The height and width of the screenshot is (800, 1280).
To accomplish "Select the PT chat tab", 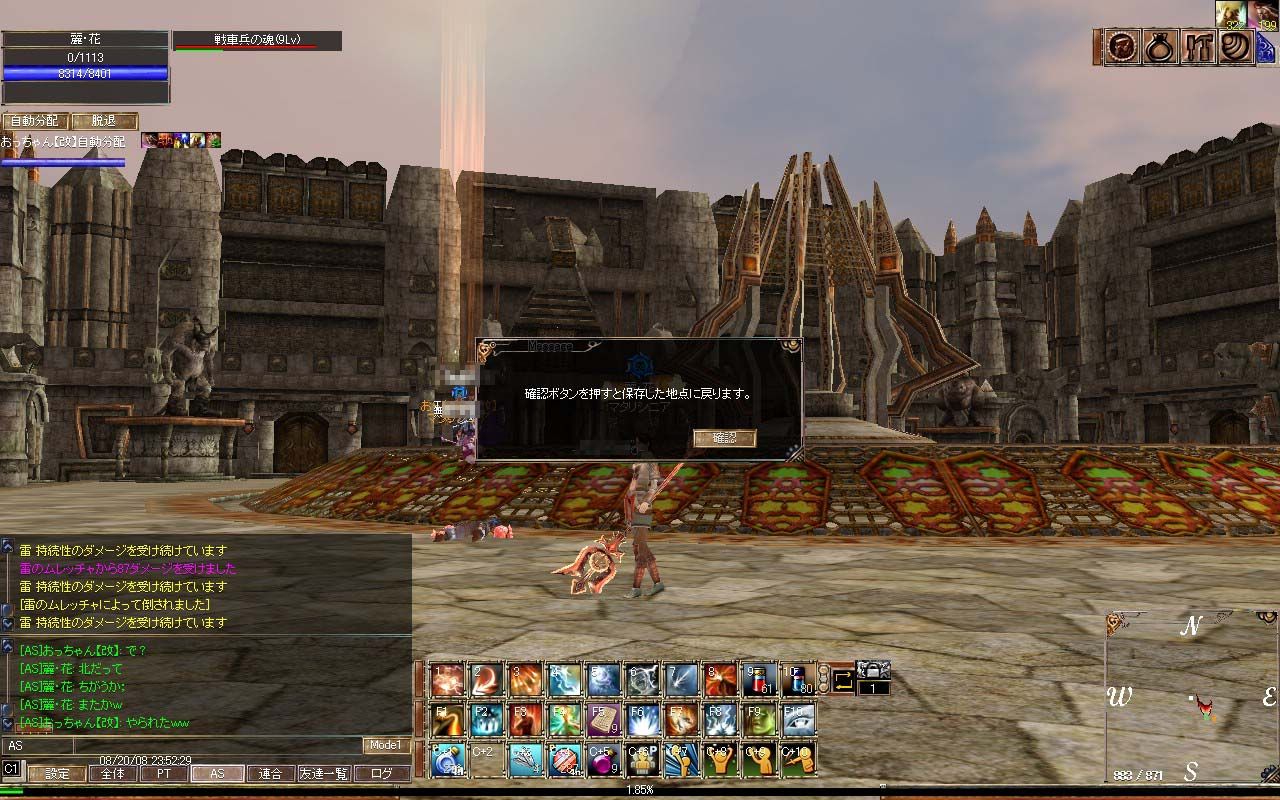I will [x=164, y=773].
